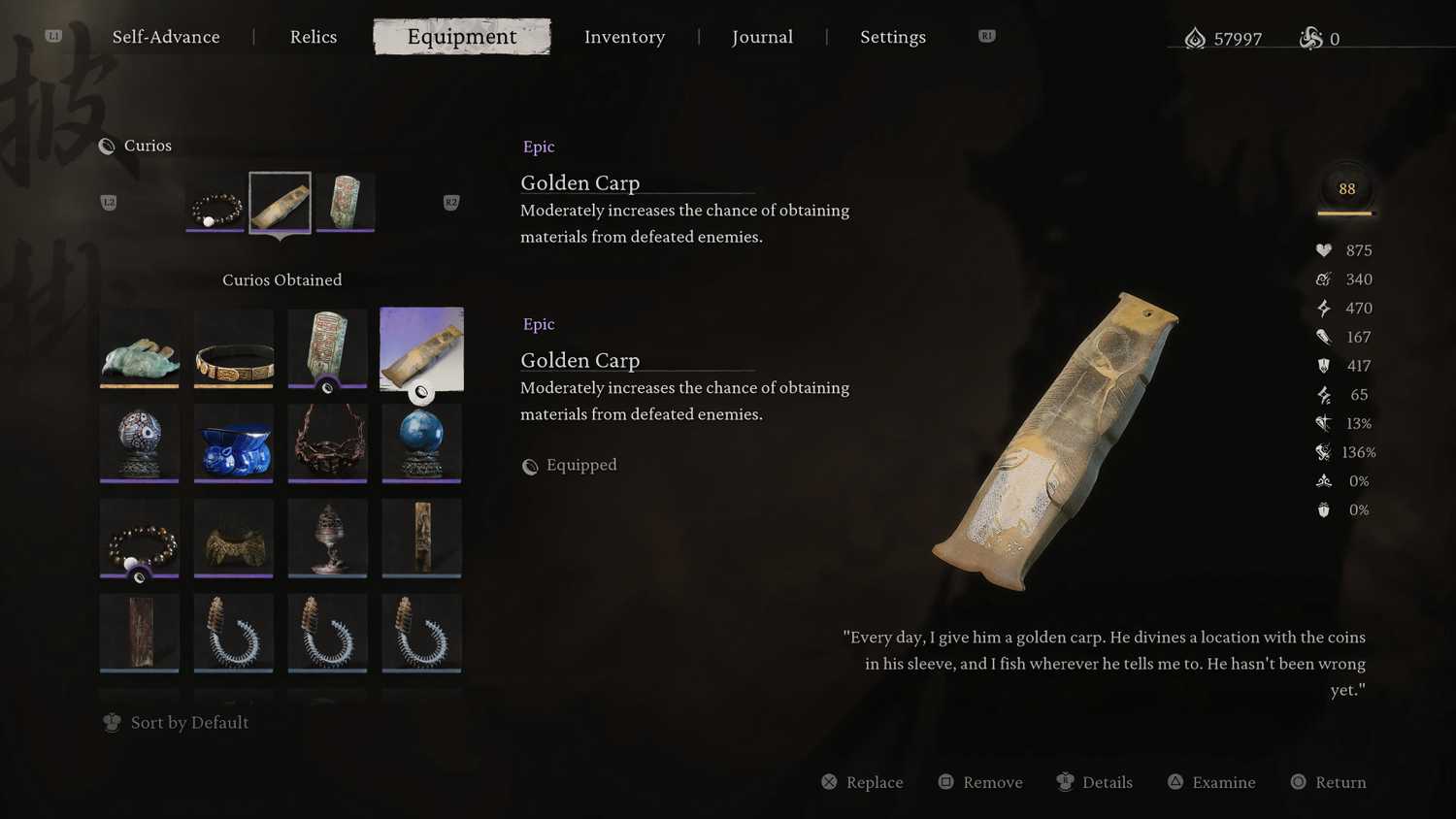Switch to the Settings tab
This screenshot has width=1456, height=819.
point(892,37)
